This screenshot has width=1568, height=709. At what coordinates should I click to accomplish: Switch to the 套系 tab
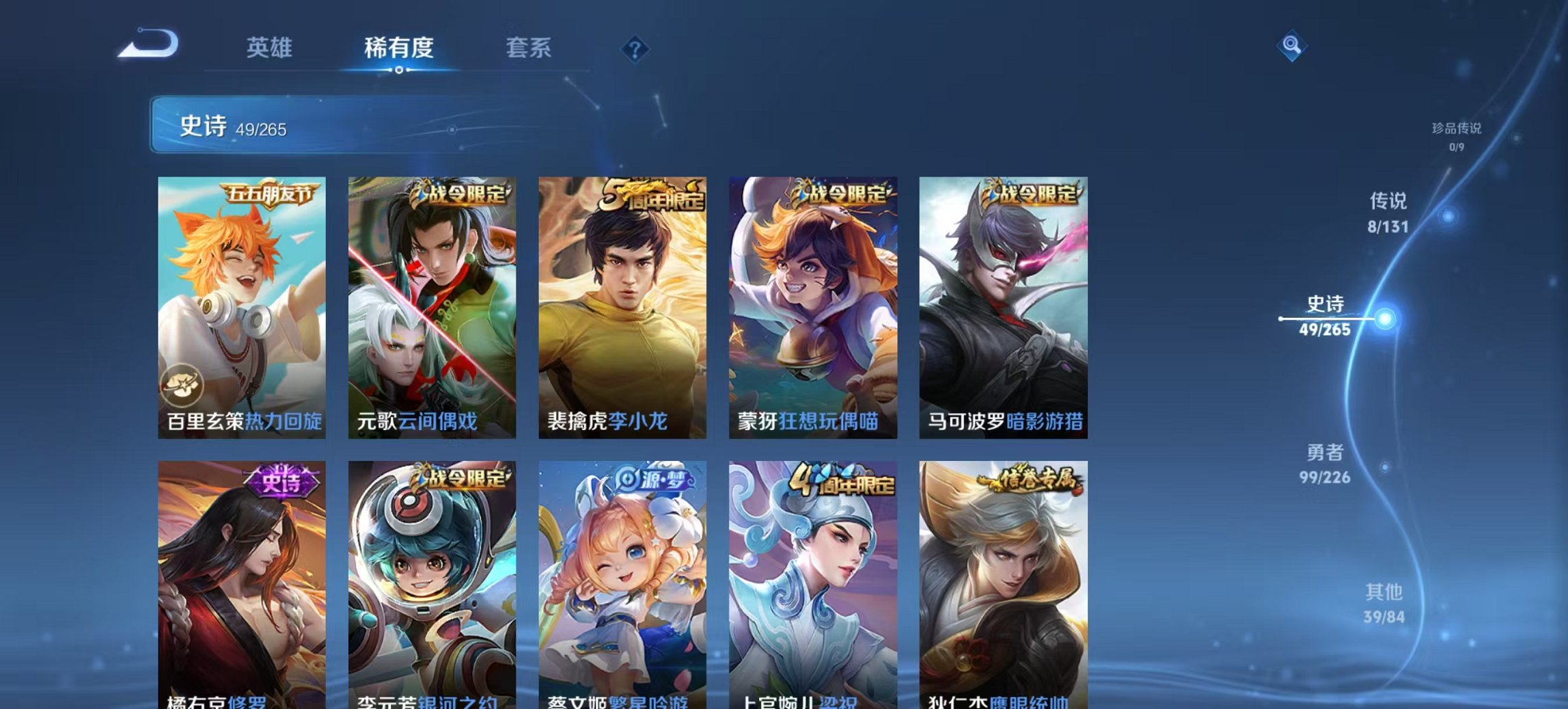[x=529, y=49]
